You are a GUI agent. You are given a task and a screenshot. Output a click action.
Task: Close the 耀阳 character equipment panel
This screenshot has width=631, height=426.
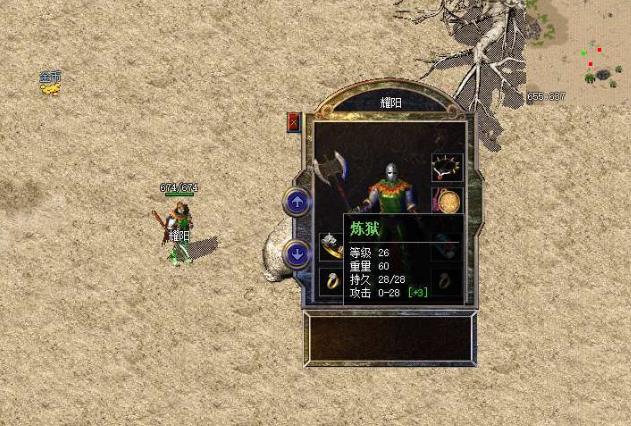[x=294, y=122]
